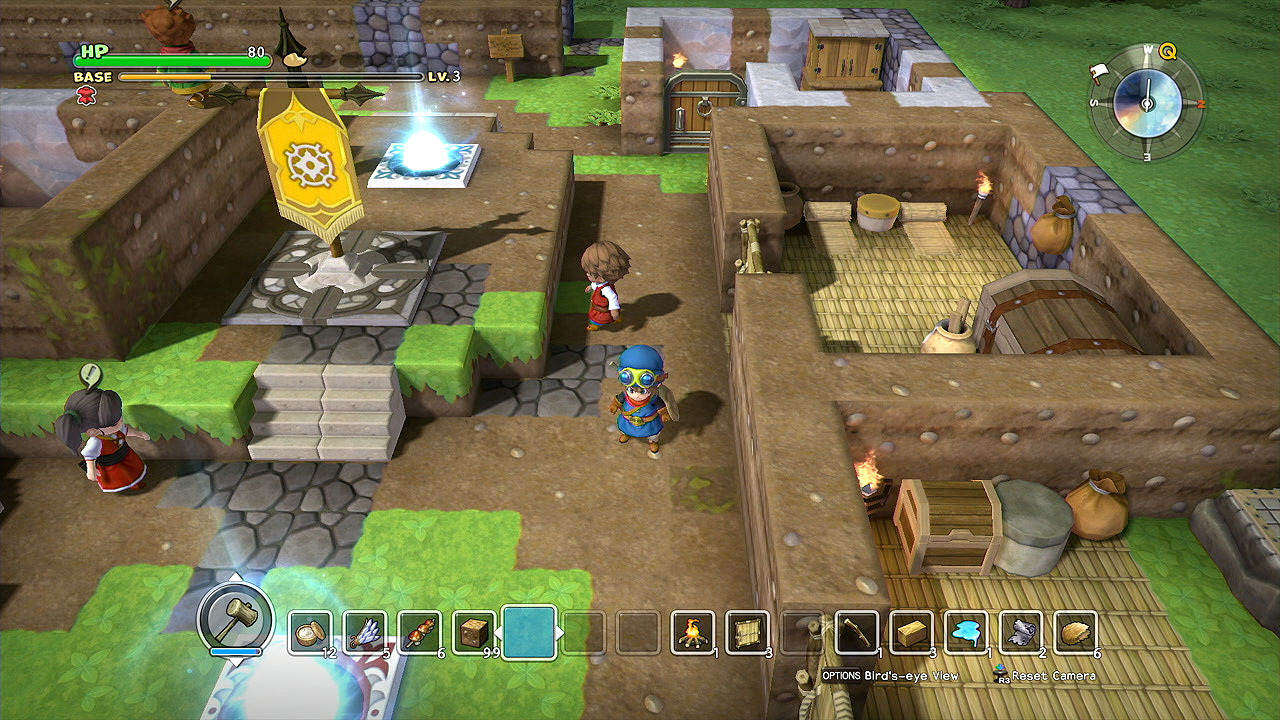Select the white flag marker on compass
This screenshot has height=720, width=1280.
1100,72
